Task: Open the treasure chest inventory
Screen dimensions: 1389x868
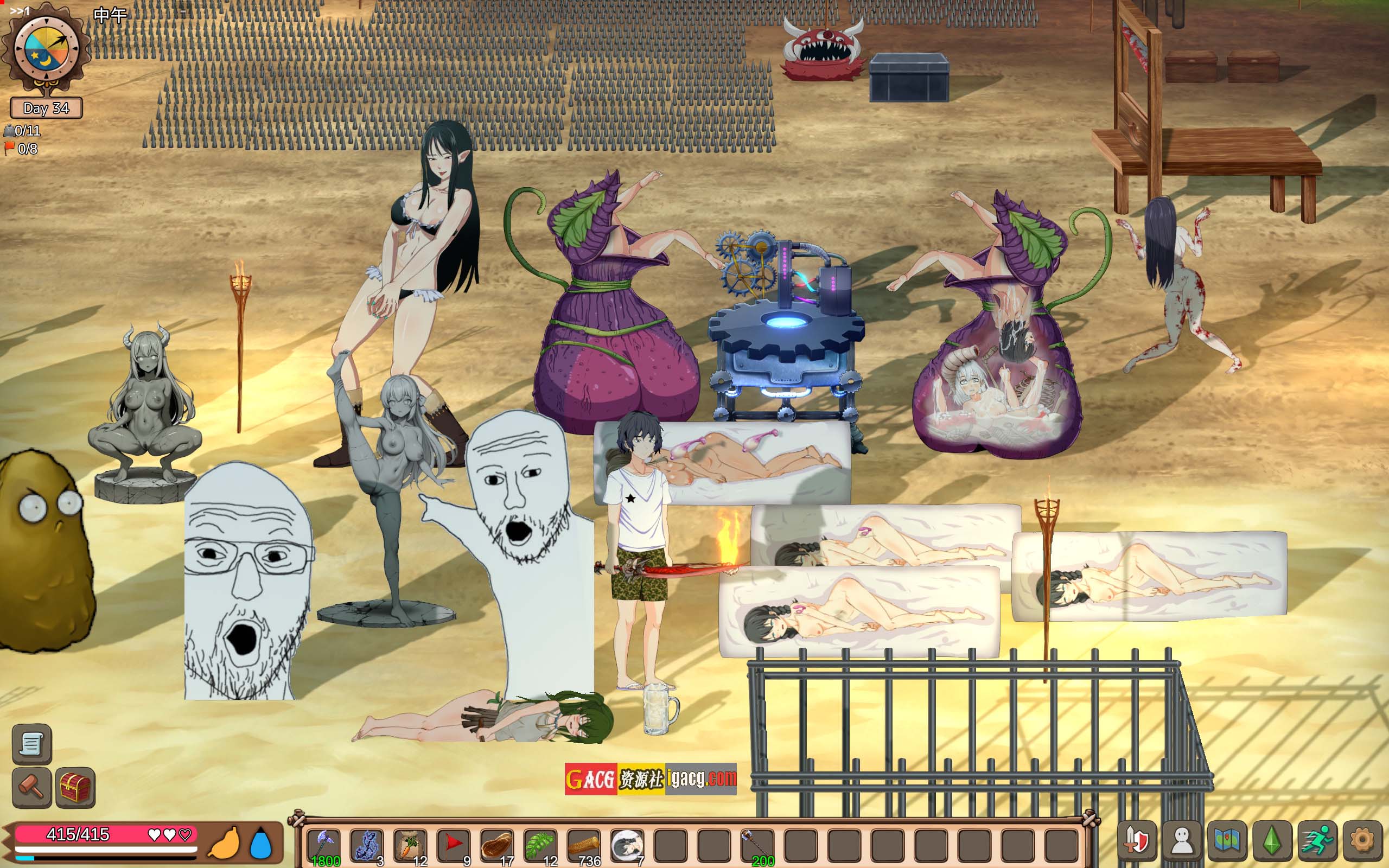Action: tap(75, 787)
